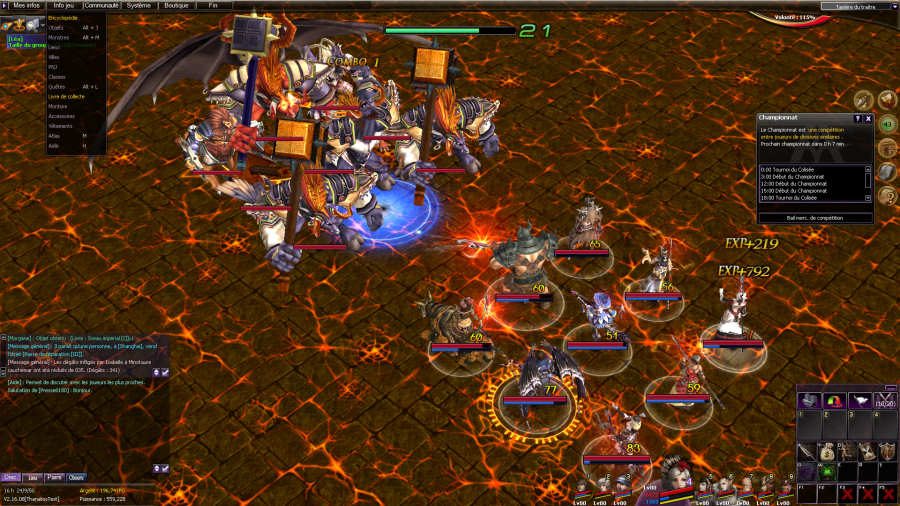Open the Boutique menu
The height and width of the screenshot is (506, 900).
coord(176,5)
